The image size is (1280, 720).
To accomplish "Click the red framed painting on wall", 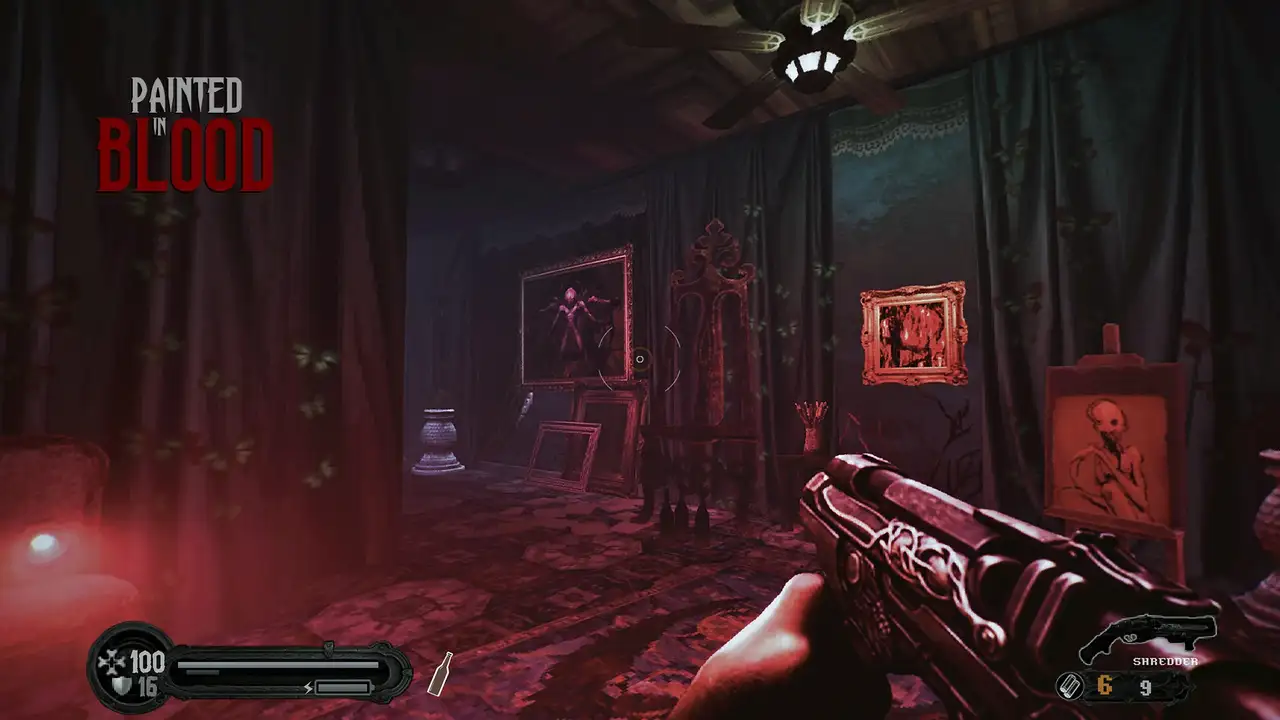I will coord(911,332).
